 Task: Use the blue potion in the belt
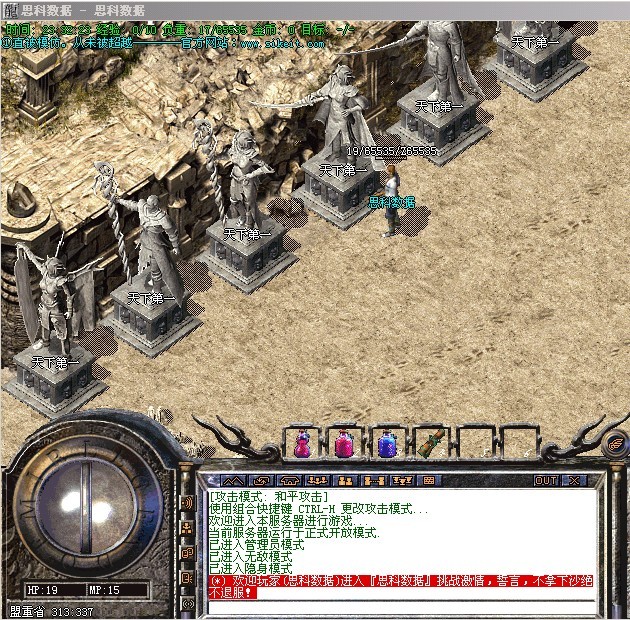(x=385, y=443)
